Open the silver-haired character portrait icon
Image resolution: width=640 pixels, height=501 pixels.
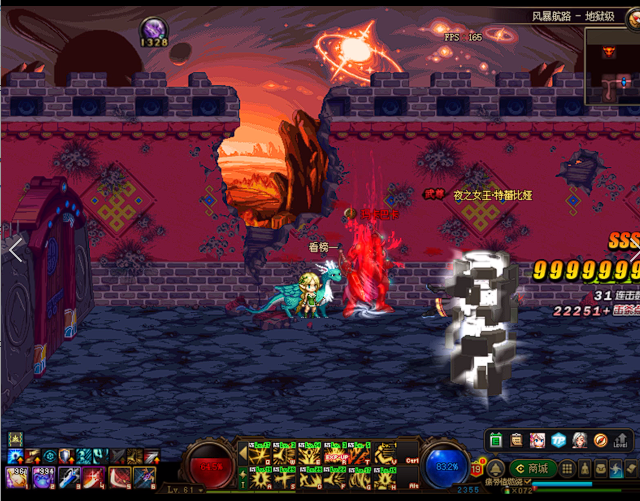579,440
